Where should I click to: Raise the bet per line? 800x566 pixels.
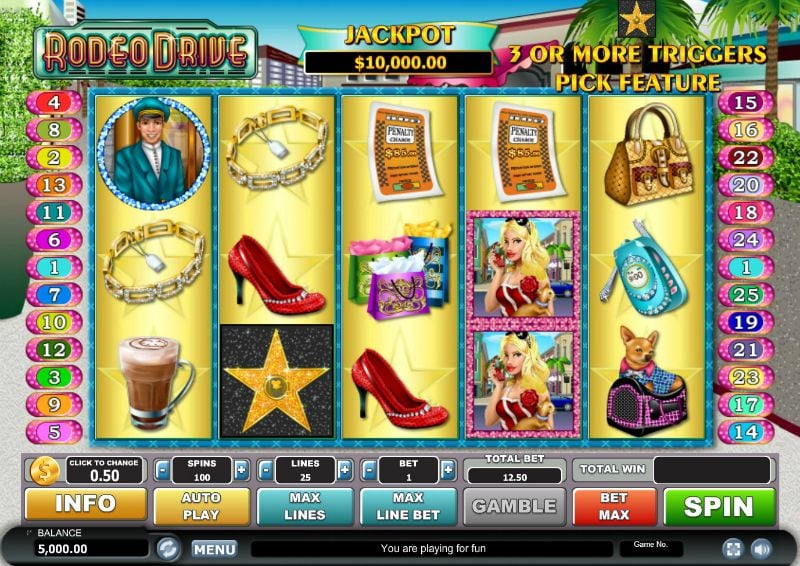click(447, 471)
